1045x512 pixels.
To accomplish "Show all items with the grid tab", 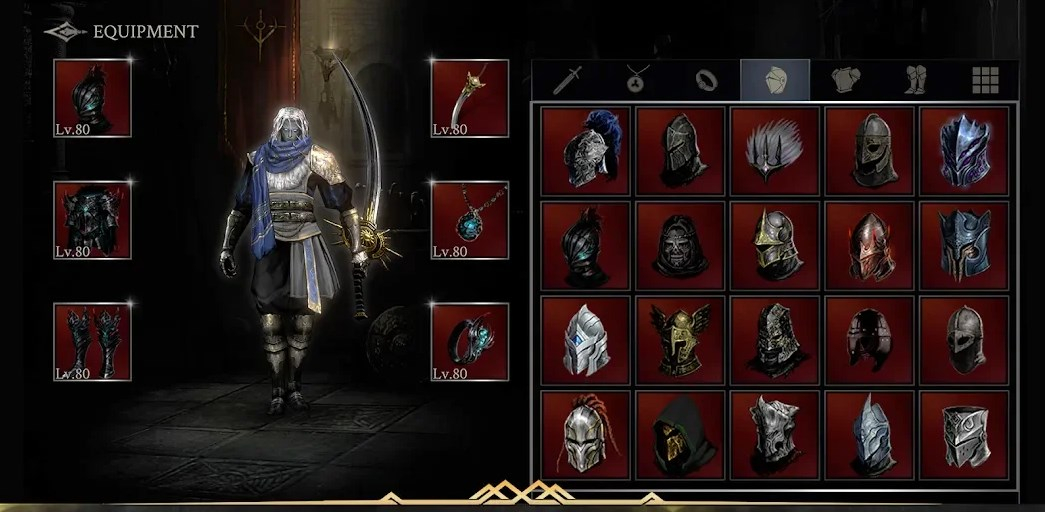I will [x=985, y=80].
